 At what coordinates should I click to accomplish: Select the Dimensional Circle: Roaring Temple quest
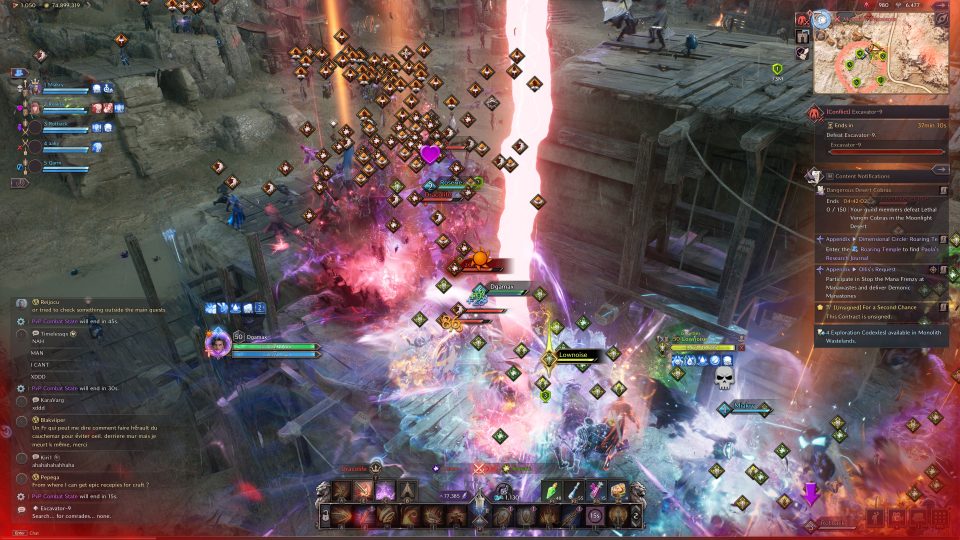(x=880, y=240)
